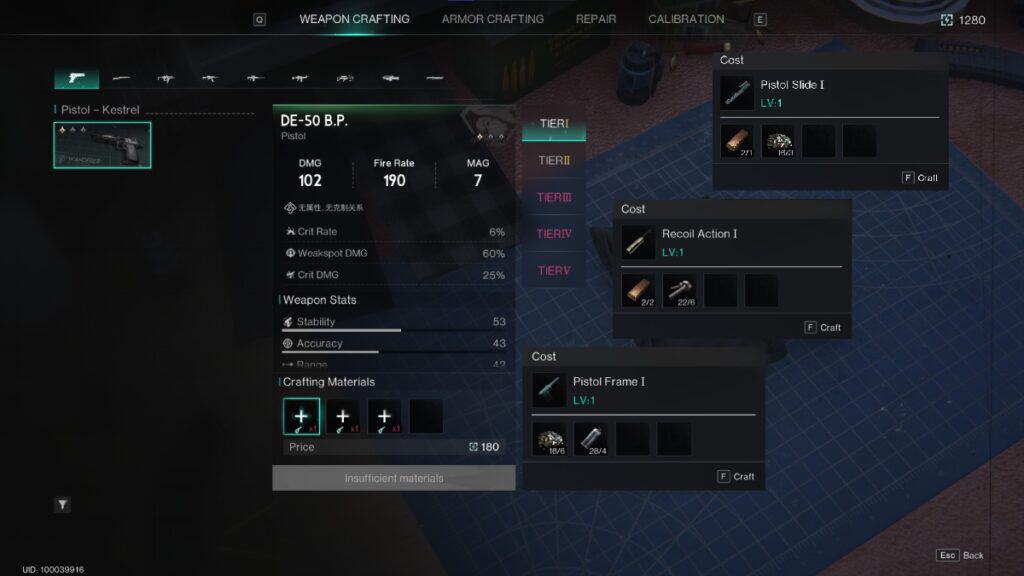Craft the Recoil Action I part

click(x=824, y=327)
